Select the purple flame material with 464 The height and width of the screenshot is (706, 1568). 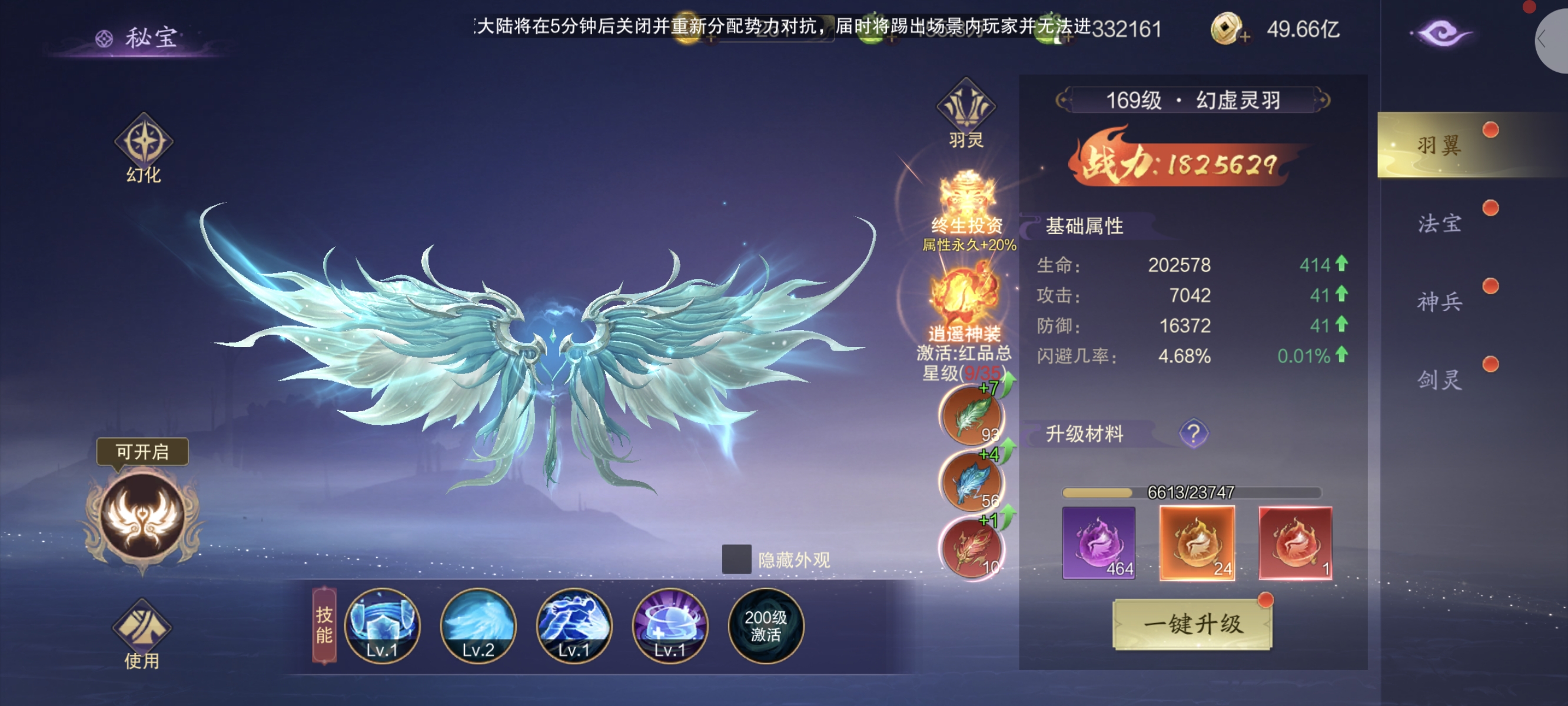[1098, 543]
